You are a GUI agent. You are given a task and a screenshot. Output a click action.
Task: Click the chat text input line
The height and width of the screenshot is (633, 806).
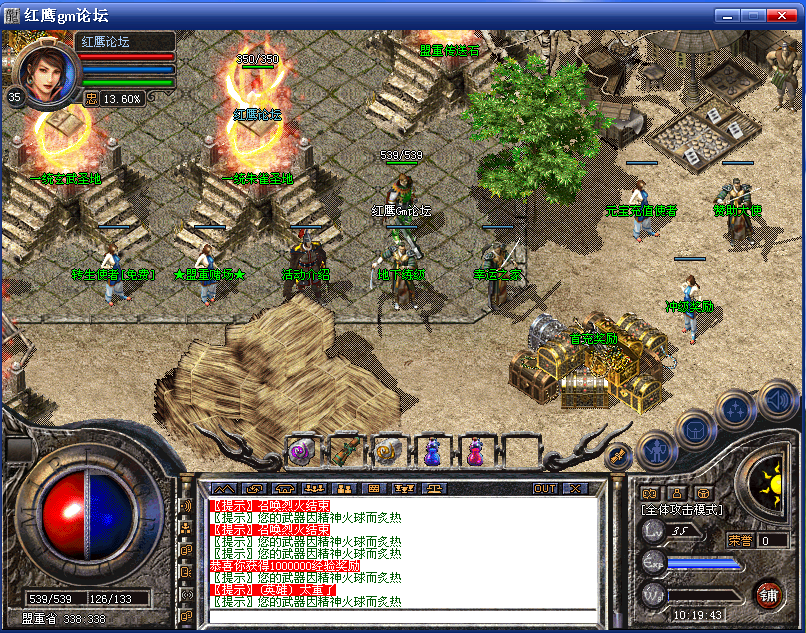coord(400,614)
